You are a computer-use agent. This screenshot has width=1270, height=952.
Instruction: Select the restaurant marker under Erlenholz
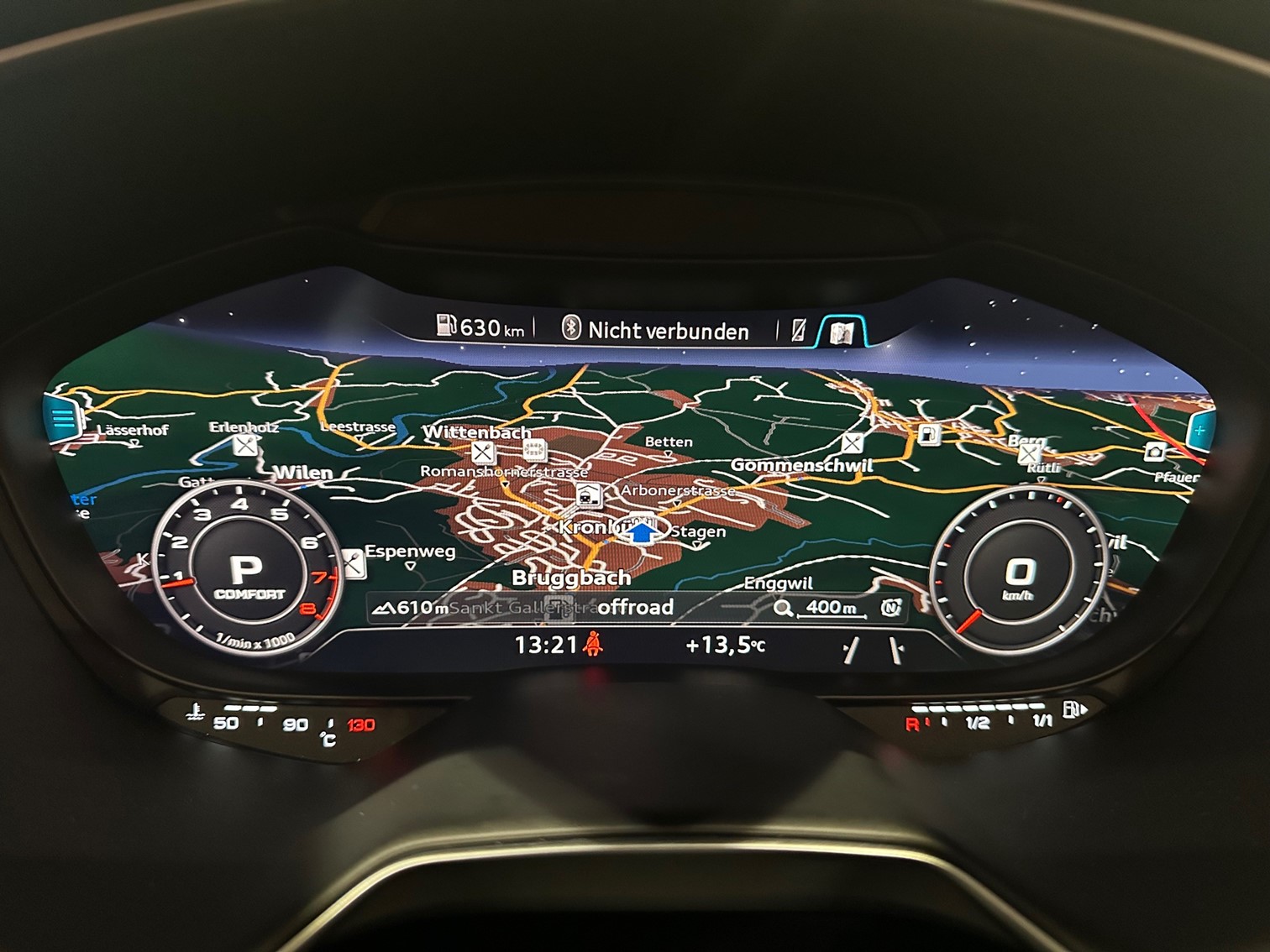click(245, 446)
